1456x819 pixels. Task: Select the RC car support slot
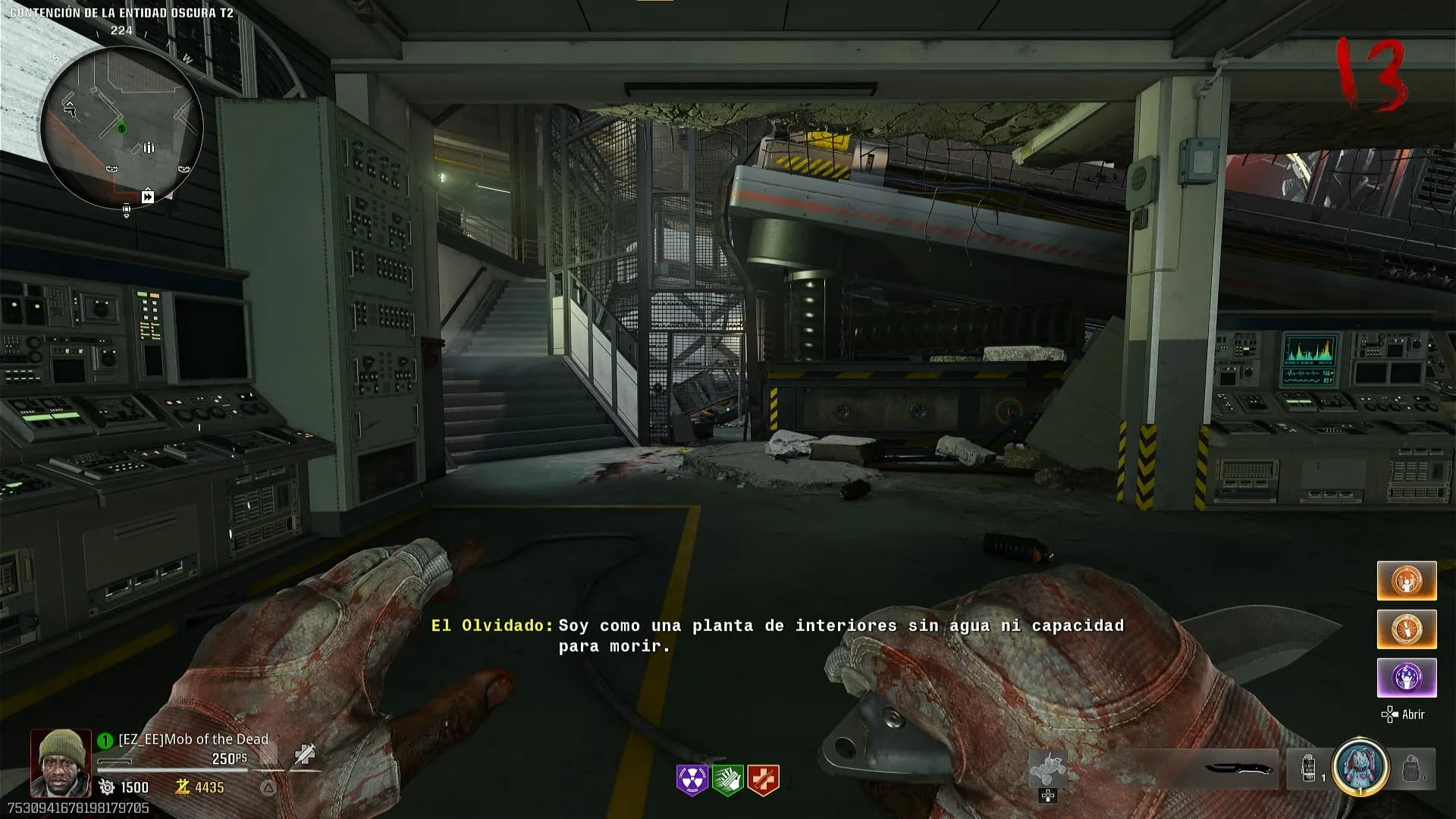1047,770
